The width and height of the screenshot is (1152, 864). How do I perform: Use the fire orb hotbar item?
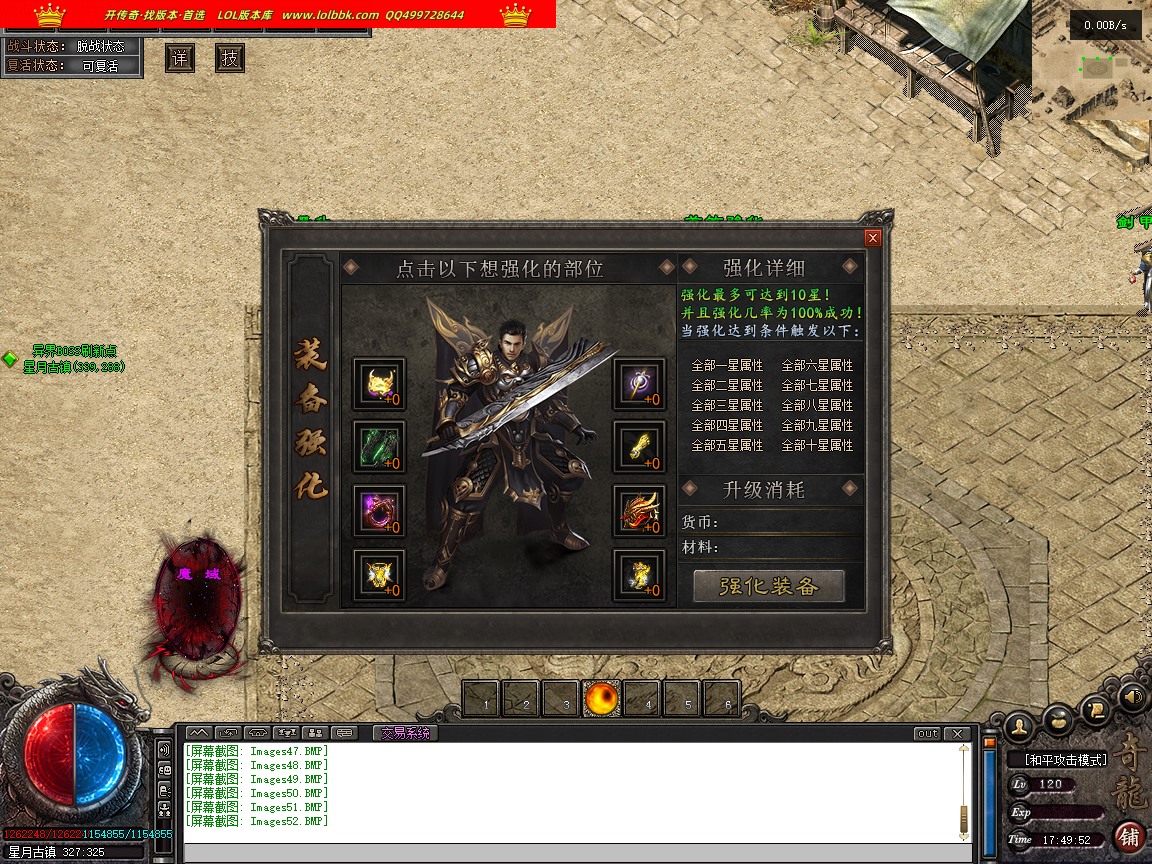point(603,699)
